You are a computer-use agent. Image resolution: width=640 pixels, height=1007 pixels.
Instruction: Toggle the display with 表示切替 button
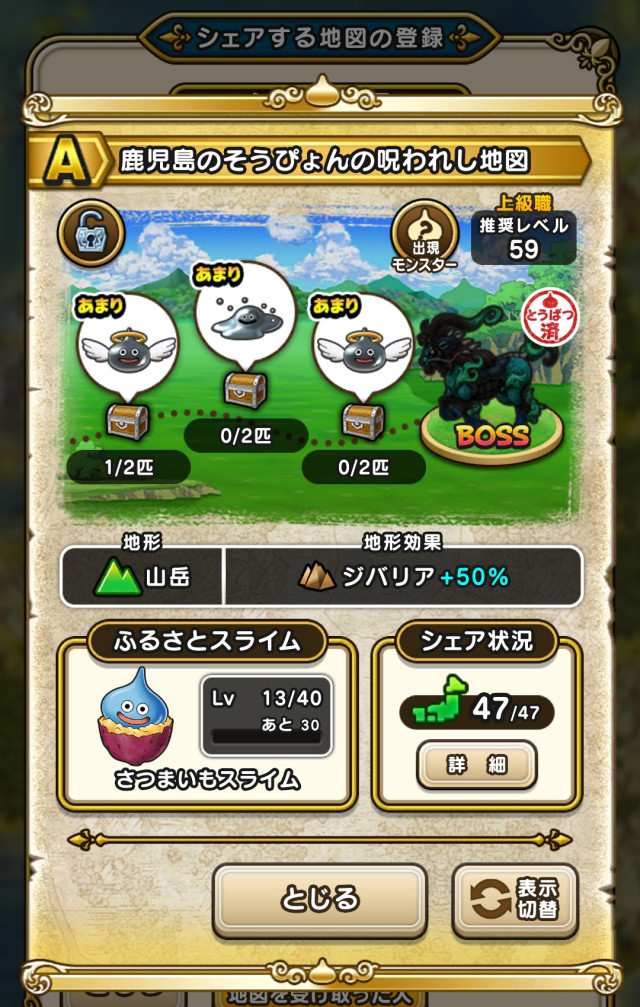pyautogui.click(x=515, y=898)
